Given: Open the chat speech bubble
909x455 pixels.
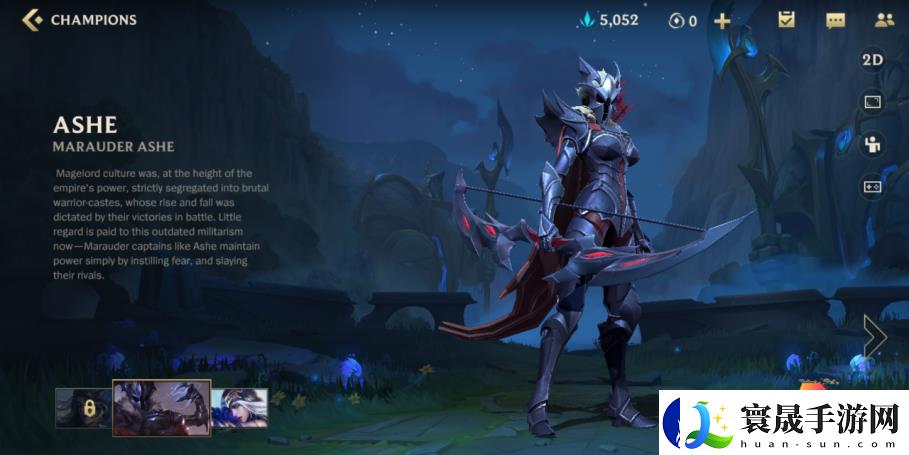Looking at the screenshot, I should pyautogui.click(x=835, y=20).
